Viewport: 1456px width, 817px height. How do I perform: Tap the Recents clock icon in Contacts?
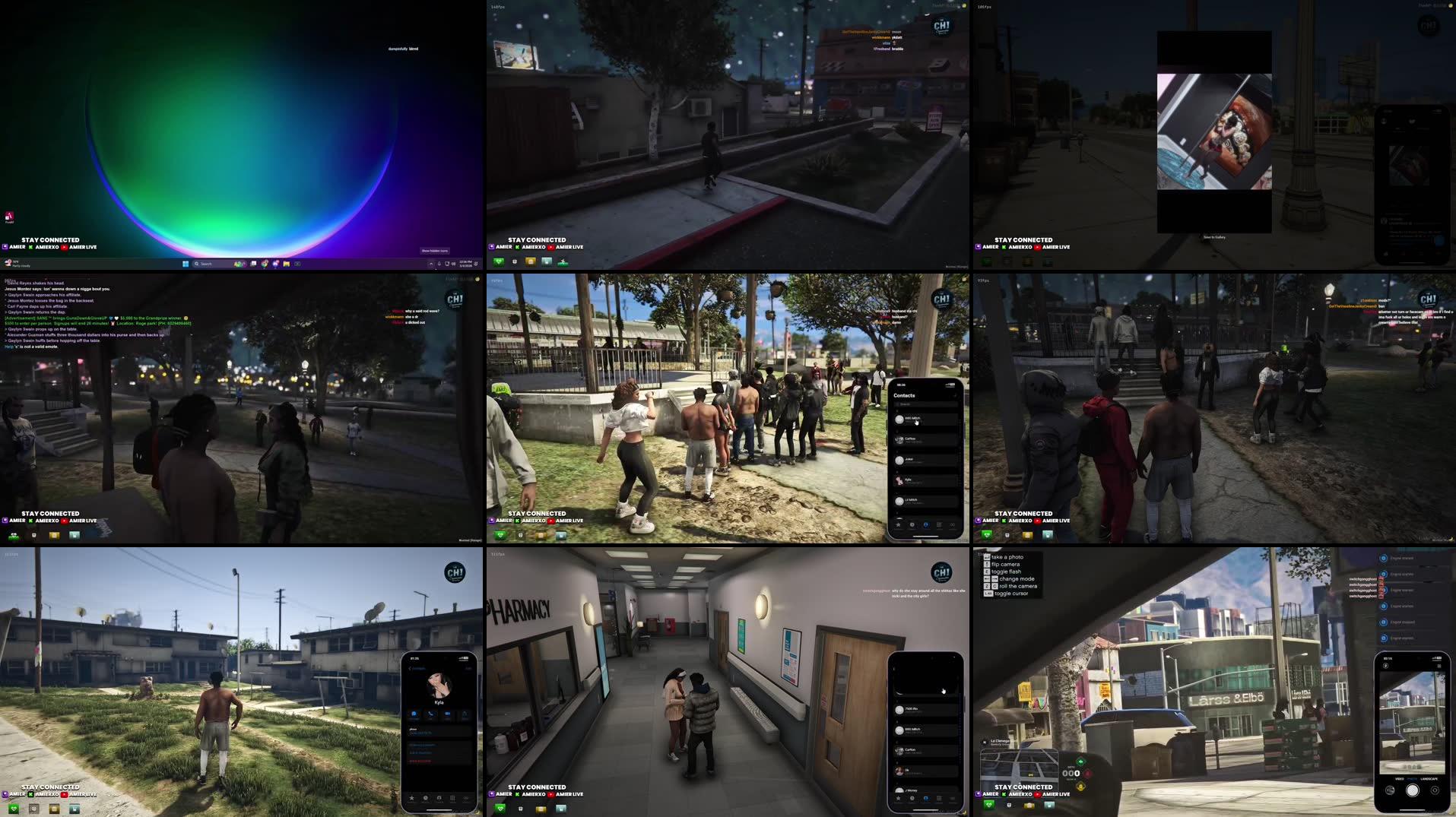(x=912, y=524)
